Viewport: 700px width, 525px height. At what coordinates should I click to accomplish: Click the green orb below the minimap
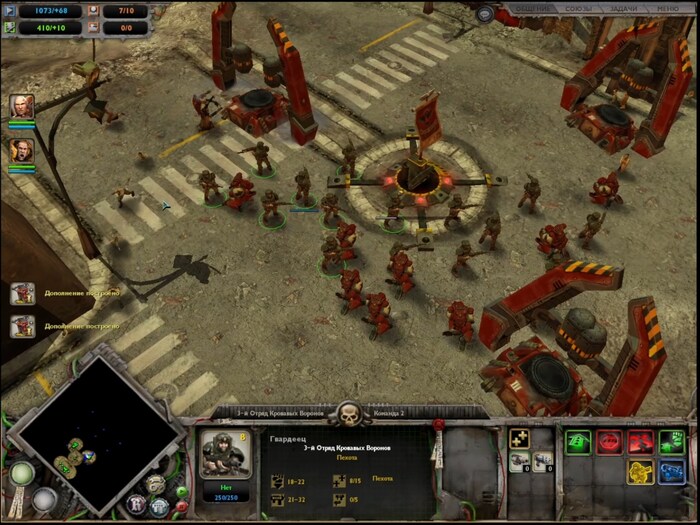(x=21, y=473)
